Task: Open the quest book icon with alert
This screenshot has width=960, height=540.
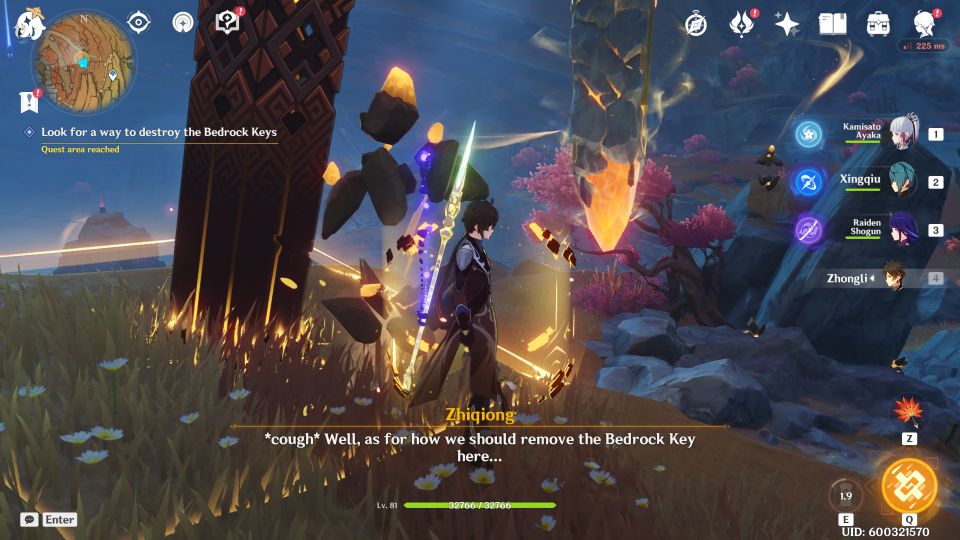Action: click(x=229, y=22)
